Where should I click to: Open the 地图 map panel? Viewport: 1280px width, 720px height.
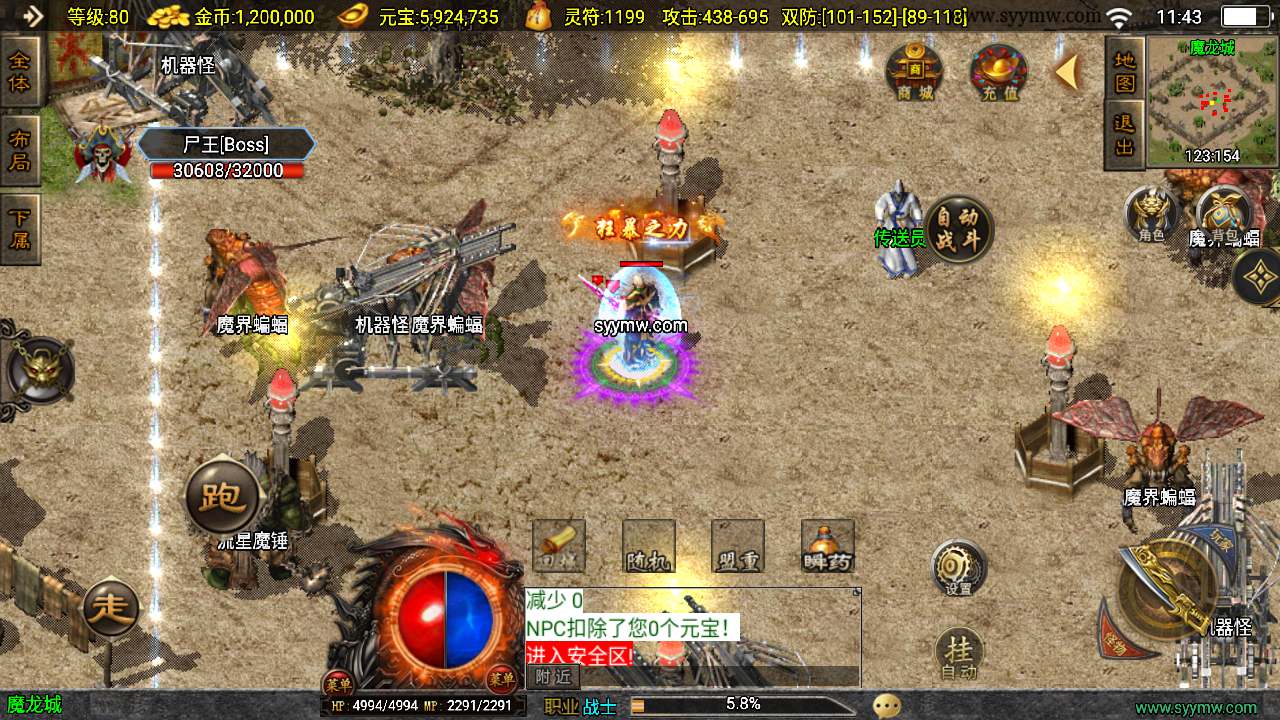[x=1124, y=70]
